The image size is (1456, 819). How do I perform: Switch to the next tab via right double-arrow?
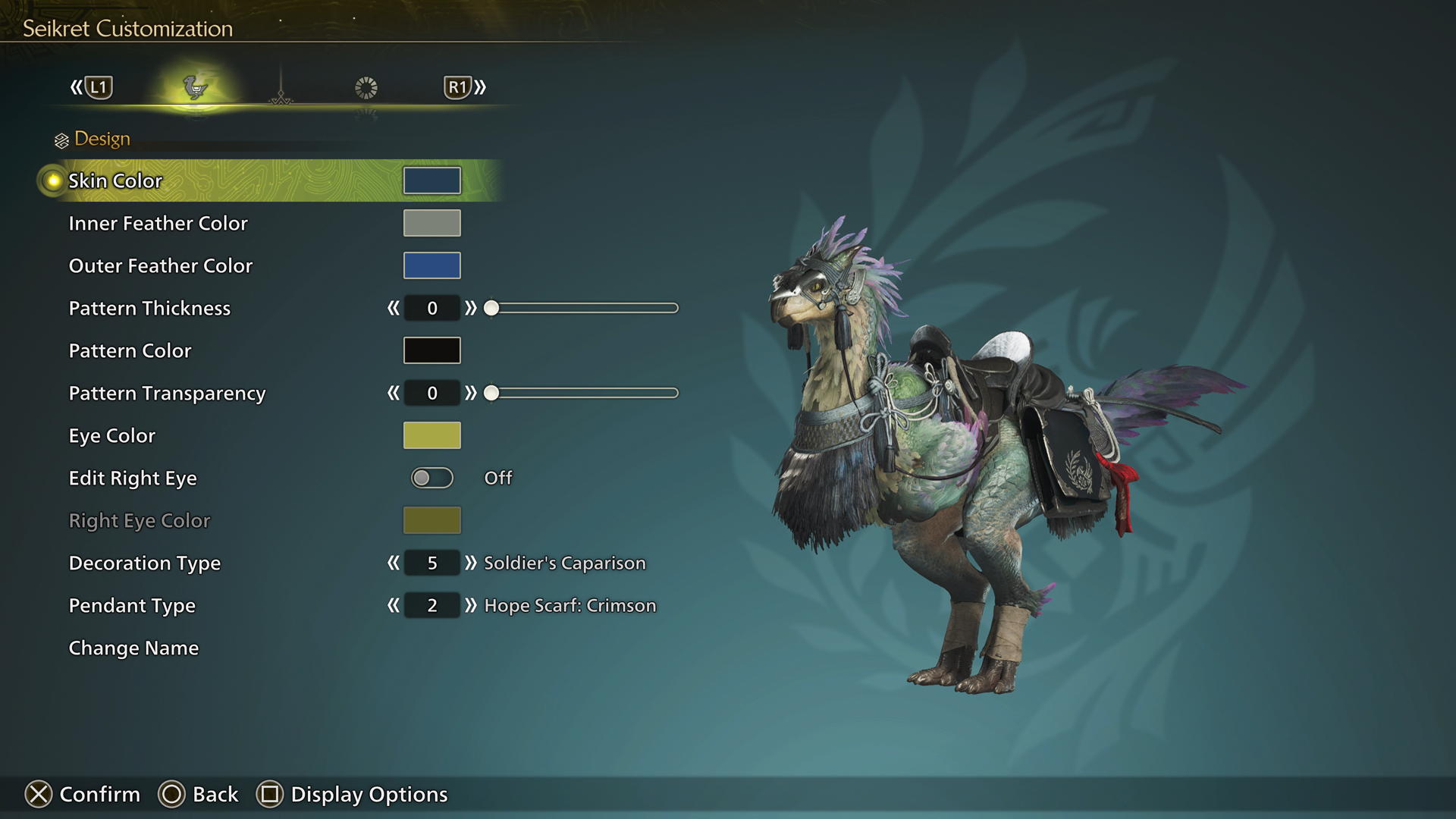(479, 86)
